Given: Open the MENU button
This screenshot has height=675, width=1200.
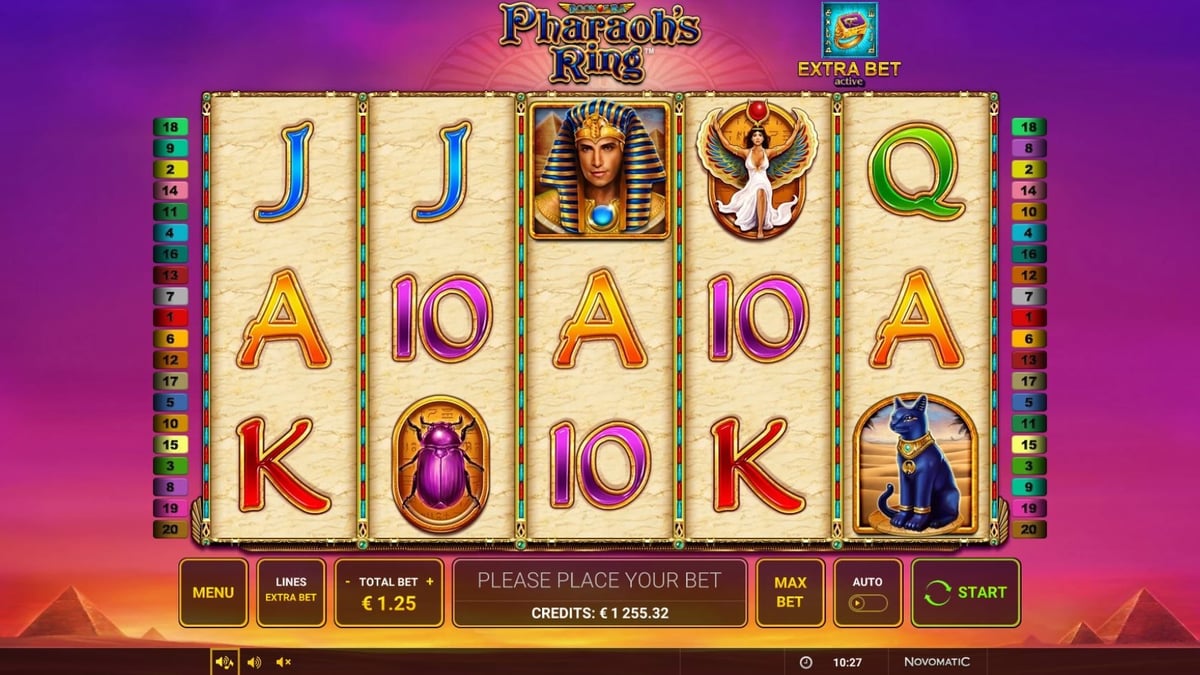Looking at the screenshot, I should coord(213,592).
